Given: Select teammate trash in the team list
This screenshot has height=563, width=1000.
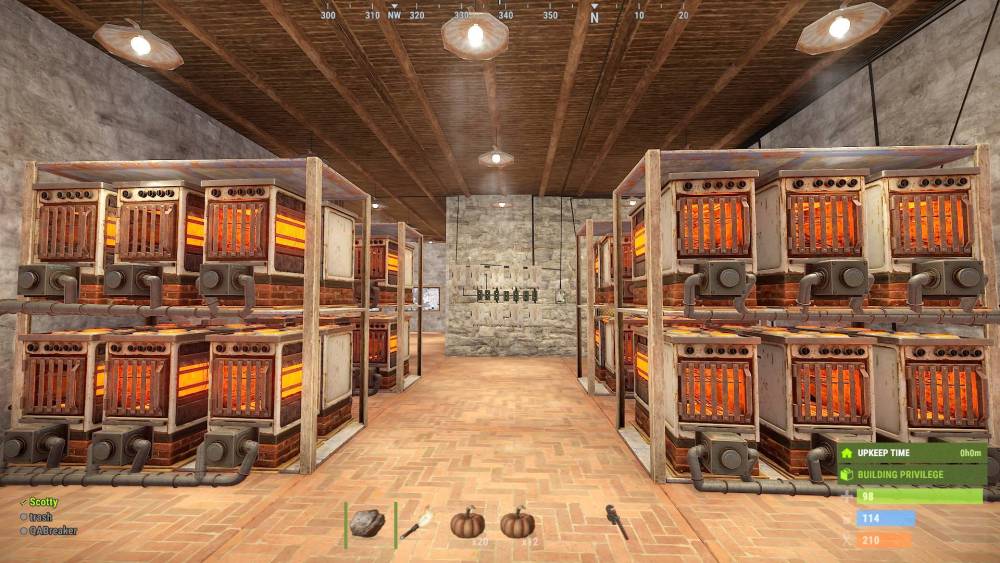Looking at the screenshot, I should click(x=41, y=516).
